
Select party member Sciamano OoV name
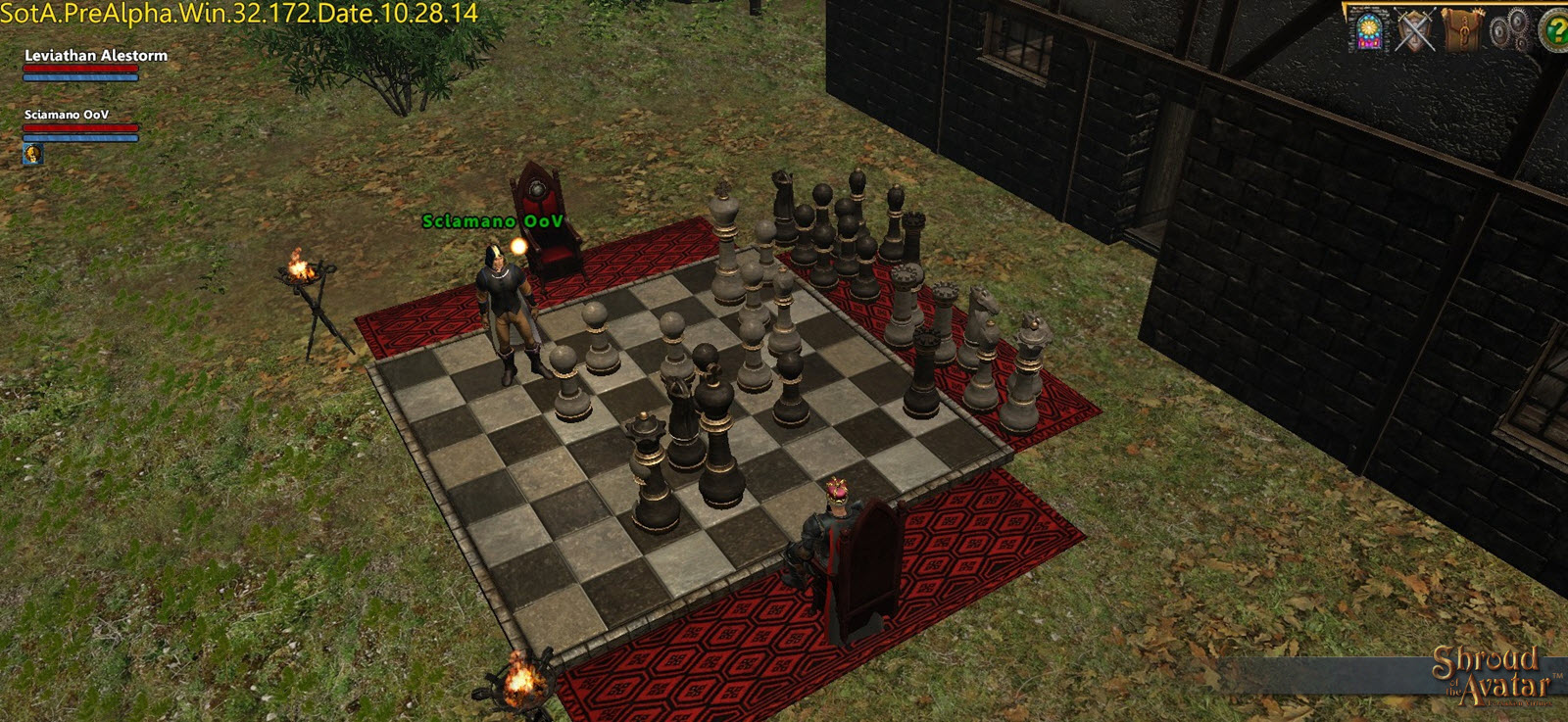pyautogui.click(x=67, y=115)
